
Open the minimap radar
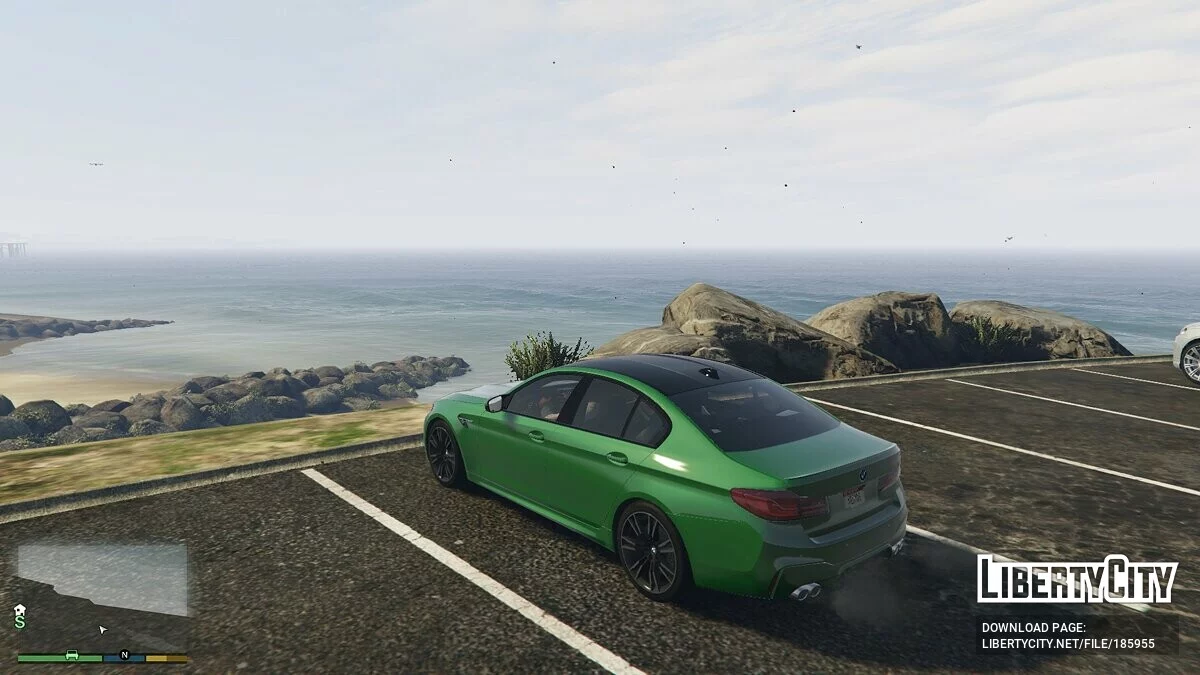(102, 596)
